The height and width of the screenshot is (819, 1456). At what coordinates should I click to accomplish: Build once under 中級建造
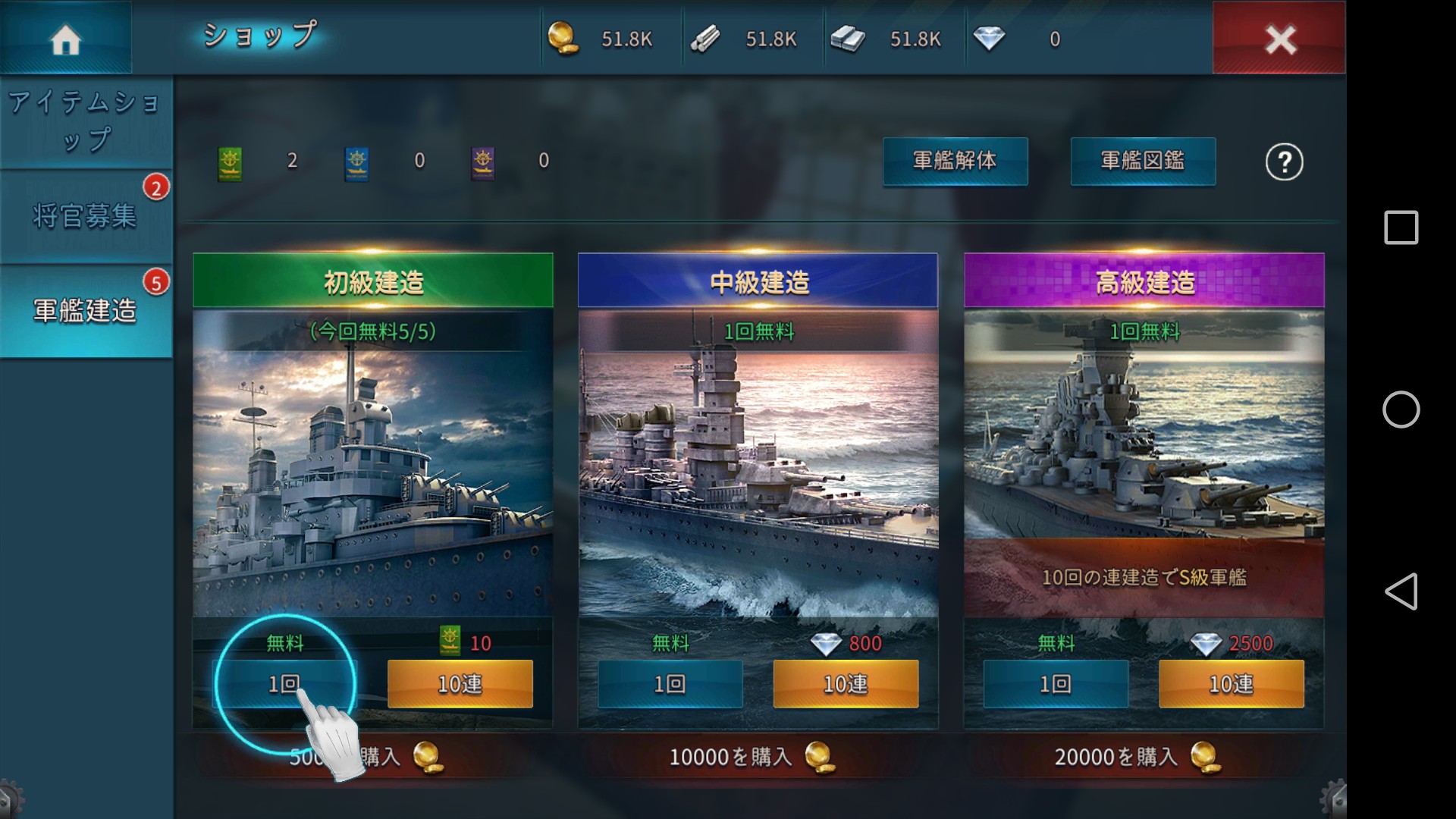click(670, 684)
